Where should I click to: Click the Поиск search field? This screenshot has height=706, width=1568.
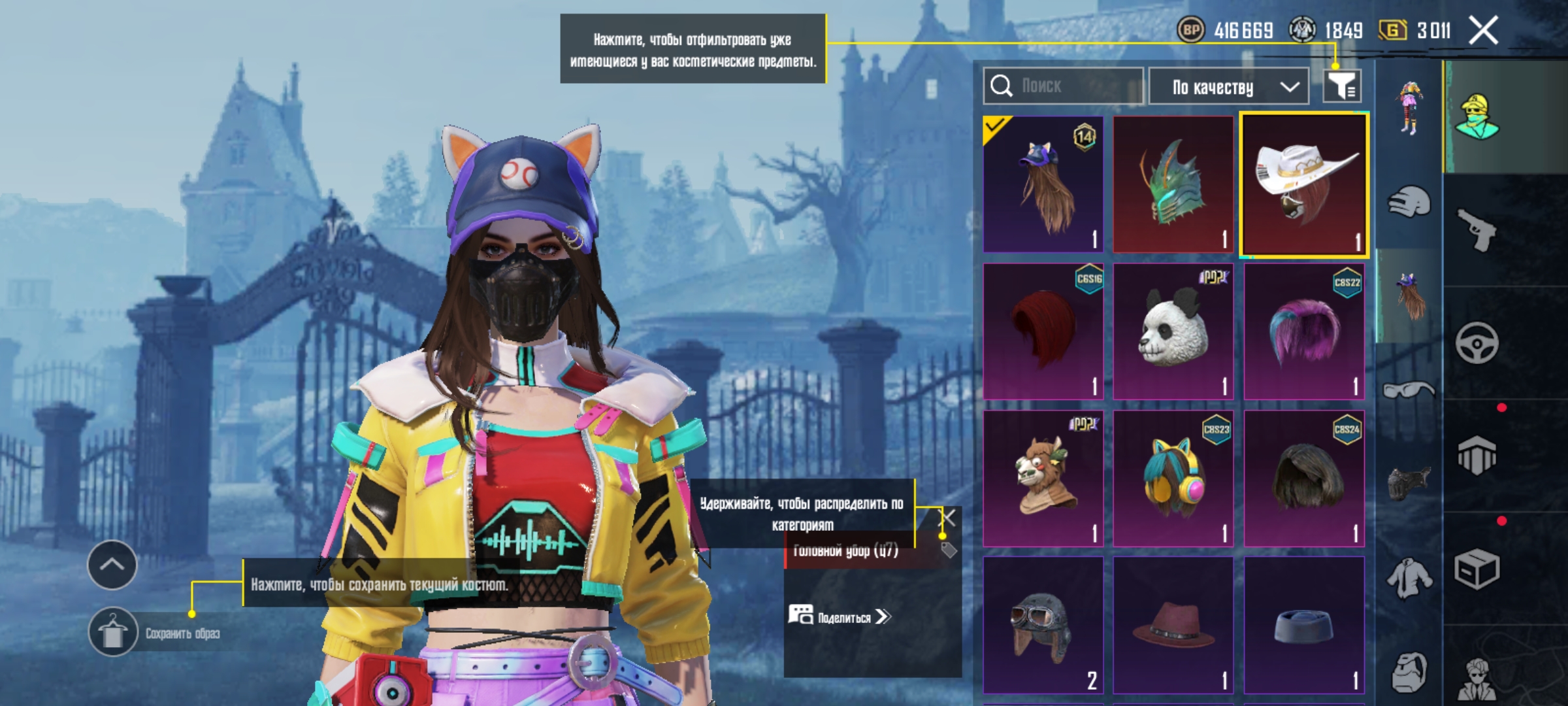pos(1064,86)
